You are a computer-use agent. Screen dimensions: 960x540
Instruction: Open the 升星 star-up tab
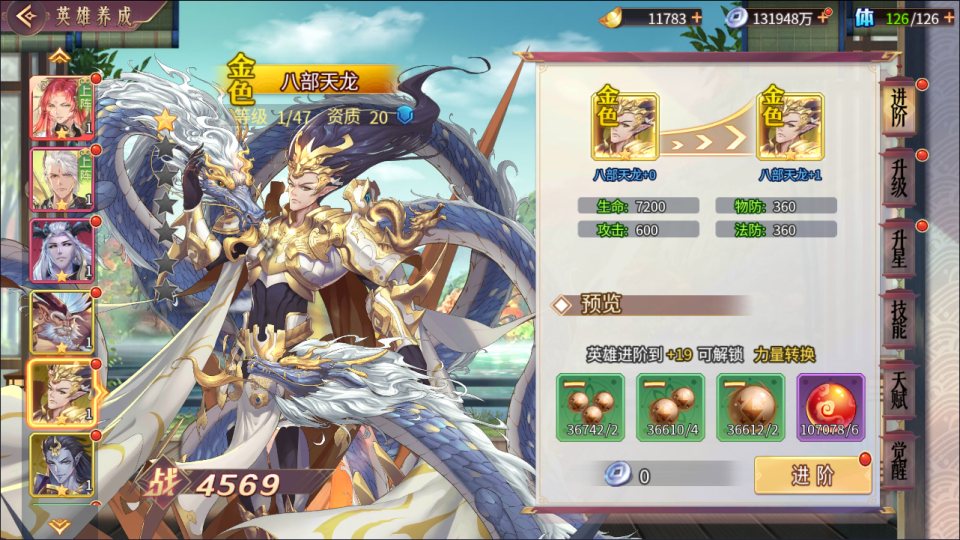898,248
